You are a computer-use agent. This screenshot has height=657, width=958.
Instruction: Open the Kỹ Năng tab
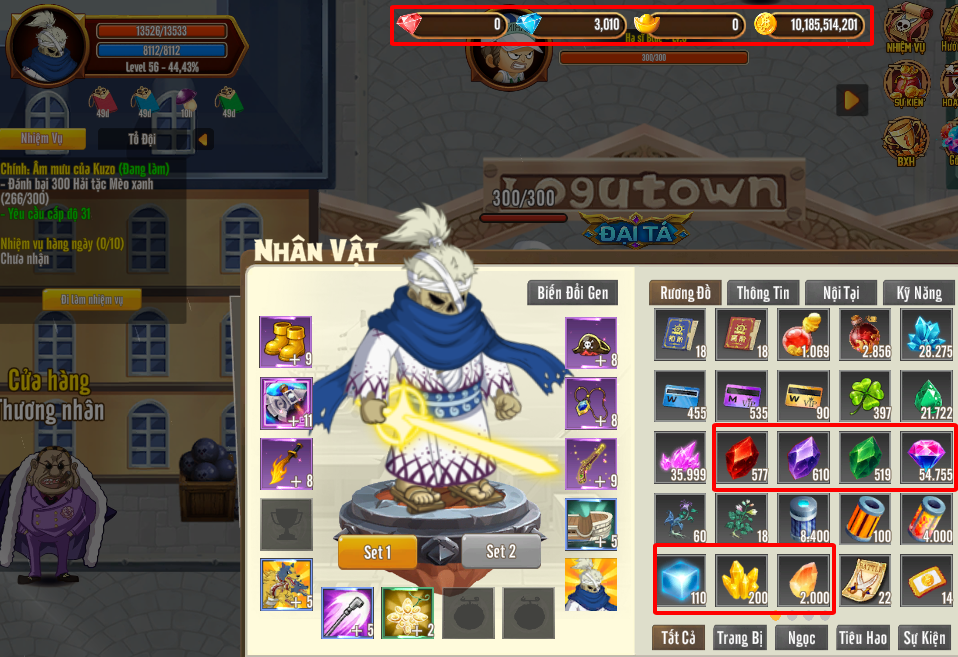[919, 293]
